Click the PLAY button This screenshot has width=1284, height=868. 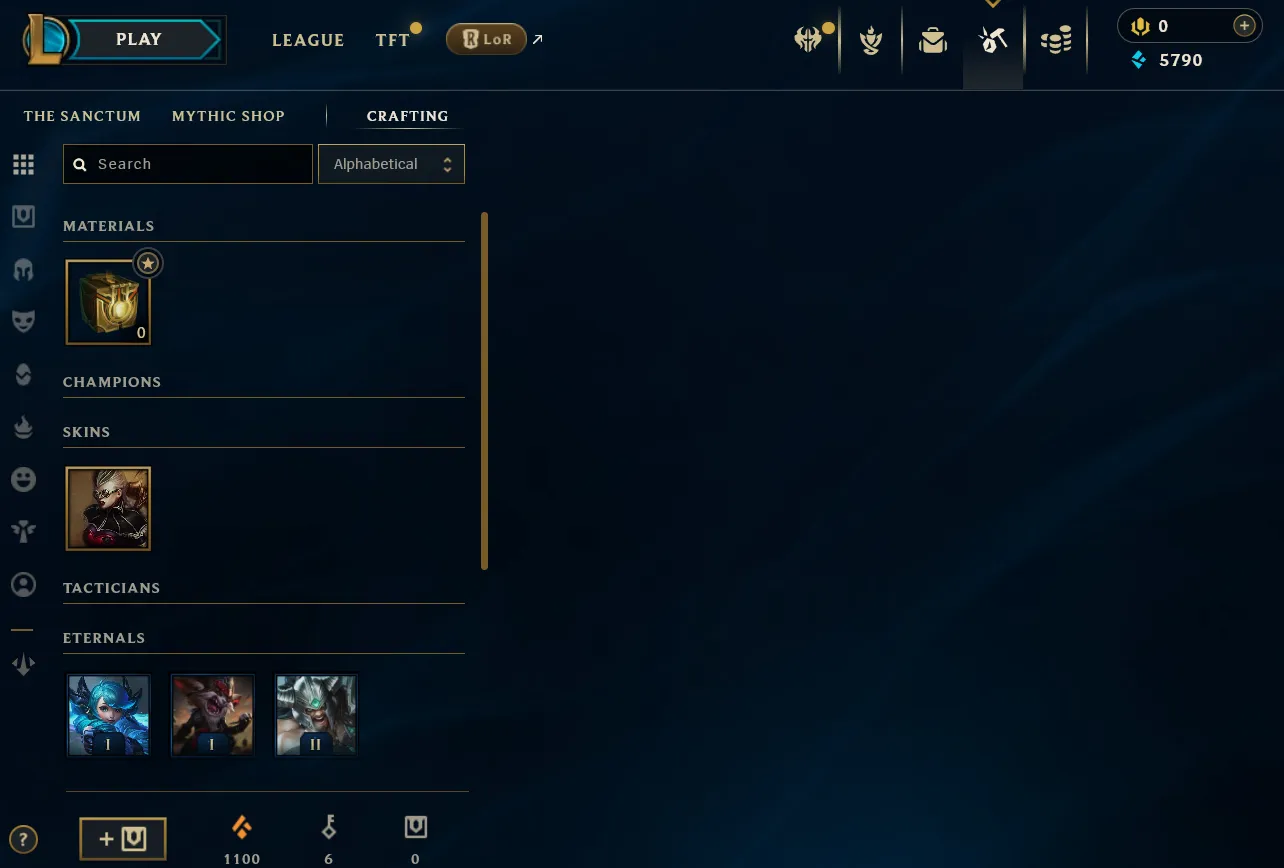(138, 39)
